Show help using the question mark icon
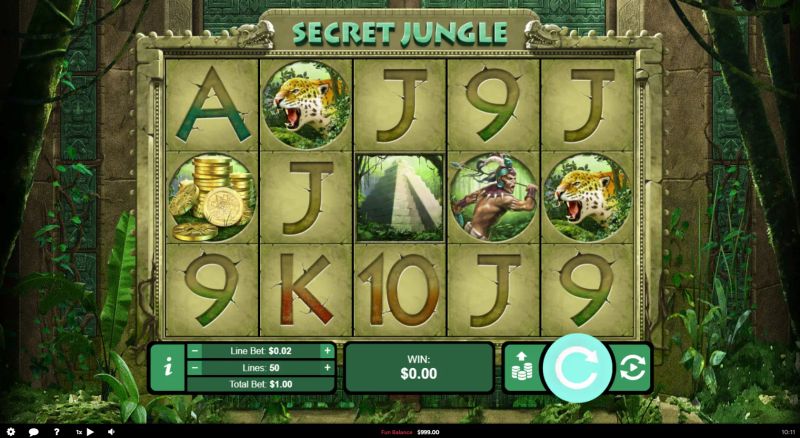This screenshot has height=438, width=800. pos(56,432)
